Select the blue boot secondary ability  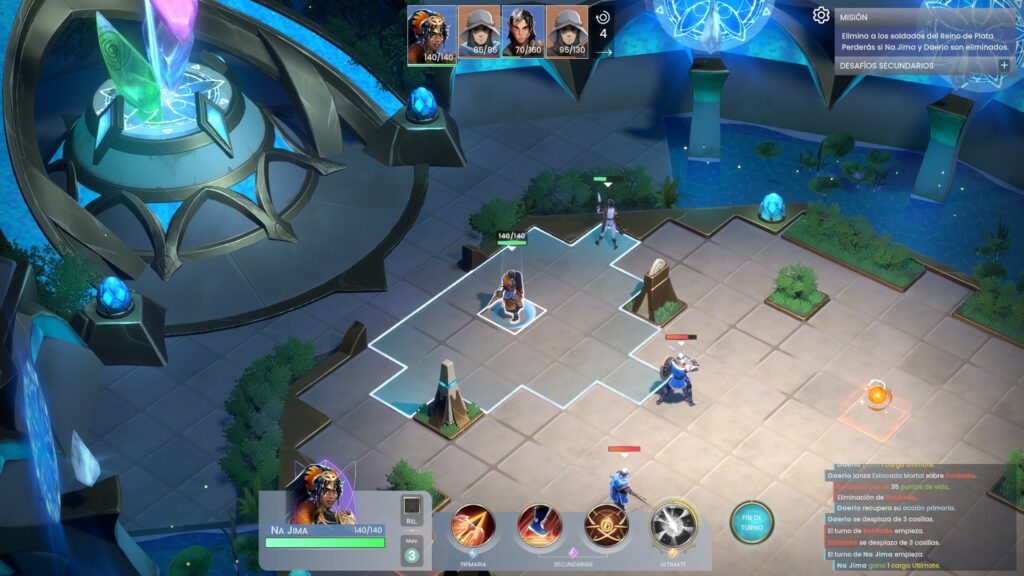coord(540,526)
